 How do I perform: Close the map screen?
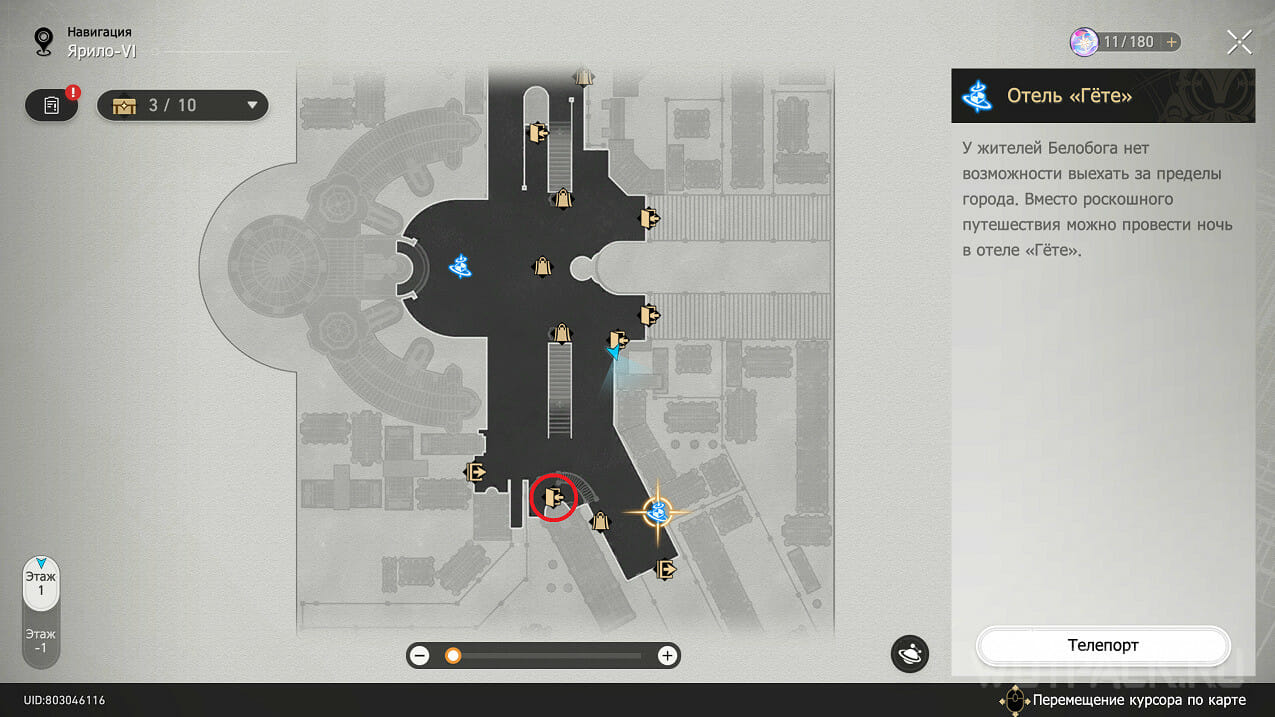pyautogui.click(x=1239, y=42)
